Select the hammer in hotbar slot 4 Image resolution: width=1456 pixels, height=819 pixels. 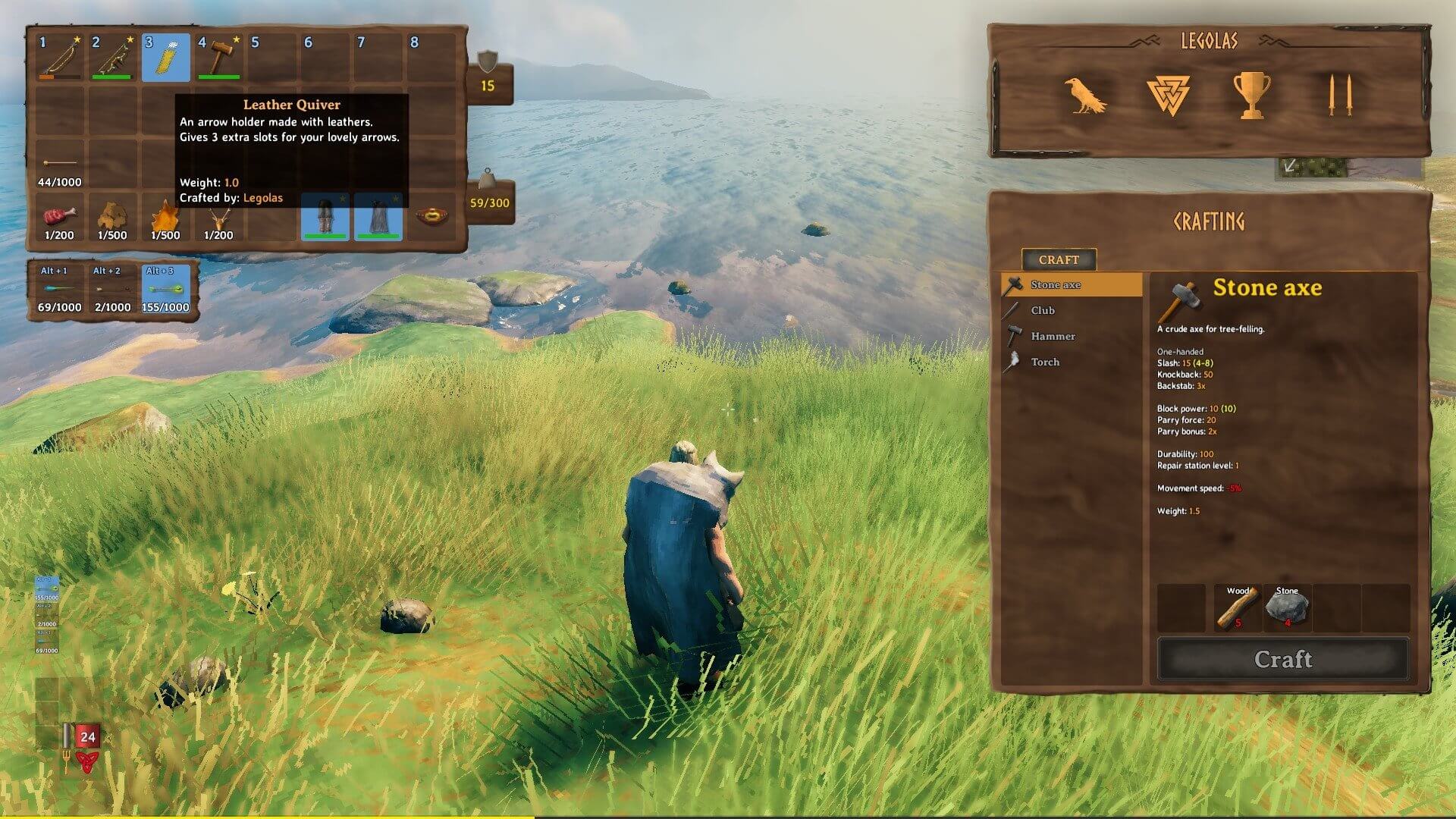click(218, 58)
